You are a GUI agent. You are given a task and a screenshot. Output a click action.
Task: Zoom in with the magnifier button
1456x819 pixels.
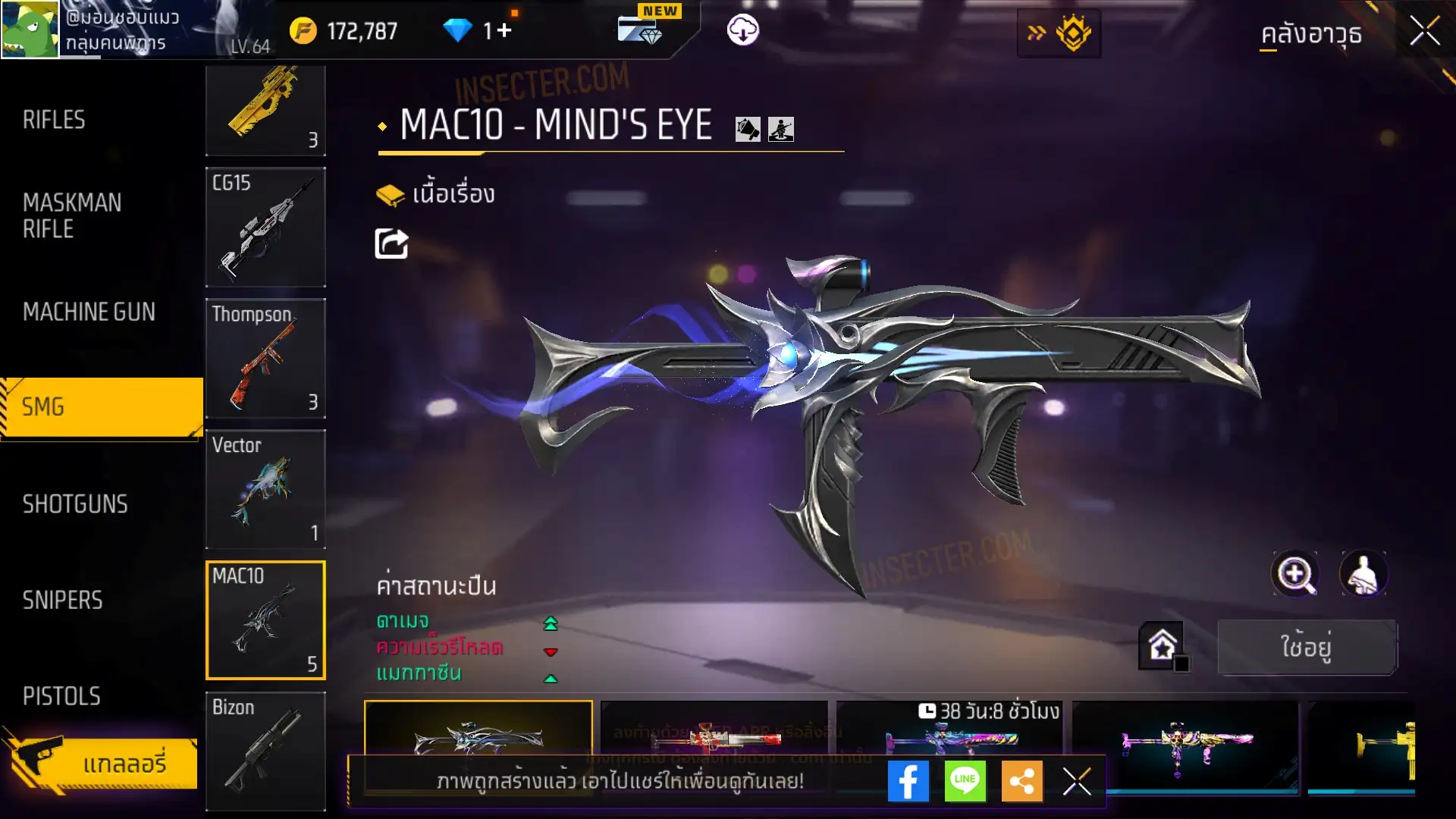(x=1295, y=574)
